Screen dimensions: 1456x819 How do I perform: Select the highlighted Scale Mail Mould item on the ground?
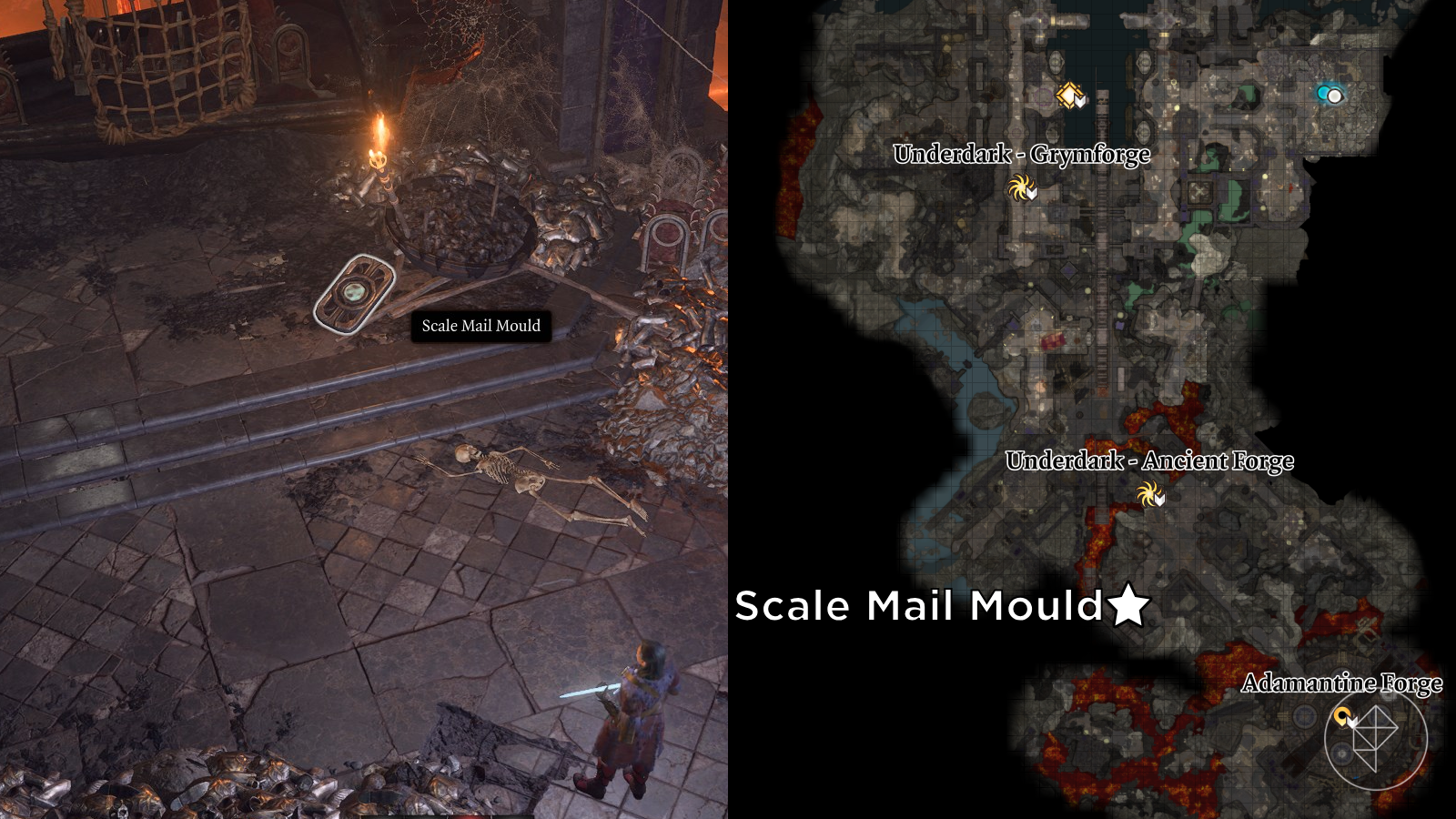pos(355,293)
